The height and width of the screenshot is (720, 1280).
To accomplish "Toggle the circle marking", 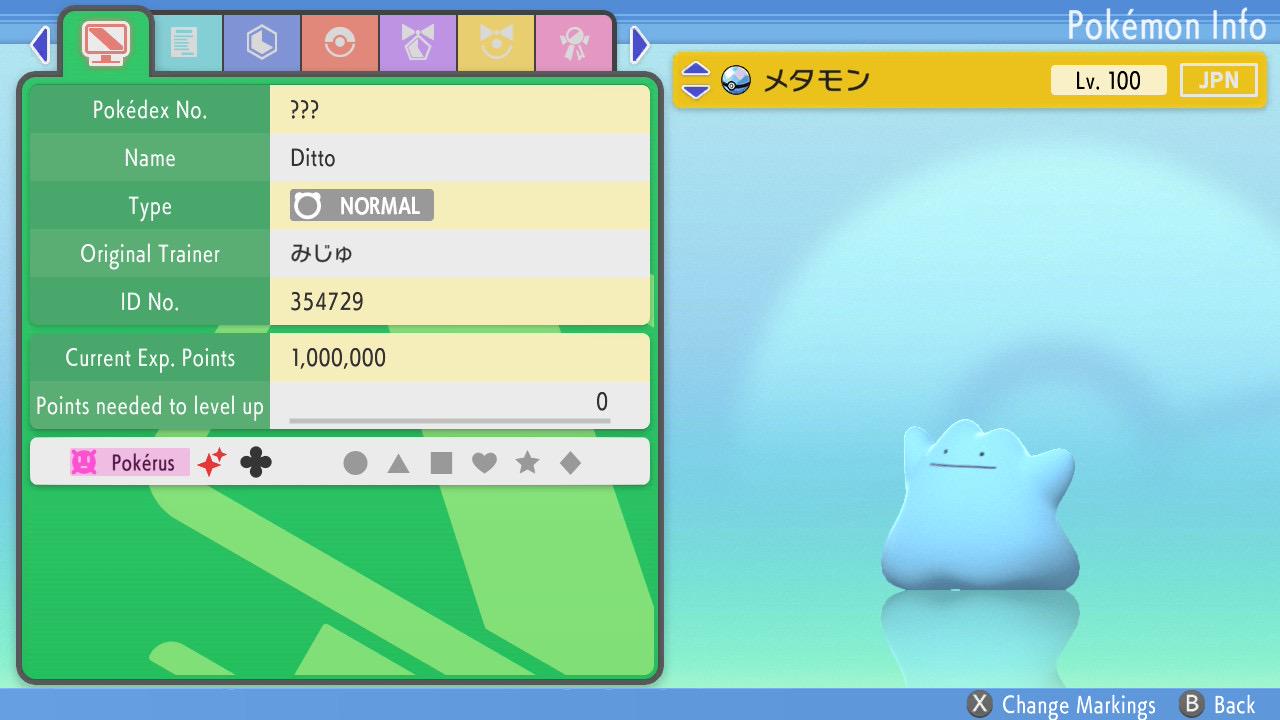I will coord(355,462).
